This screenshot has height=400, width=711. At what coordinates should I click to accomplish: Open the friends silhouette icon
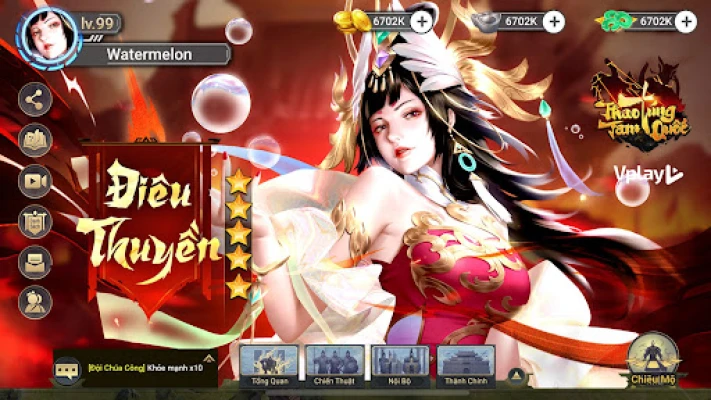pyautogui.click(x=36, y=300)
